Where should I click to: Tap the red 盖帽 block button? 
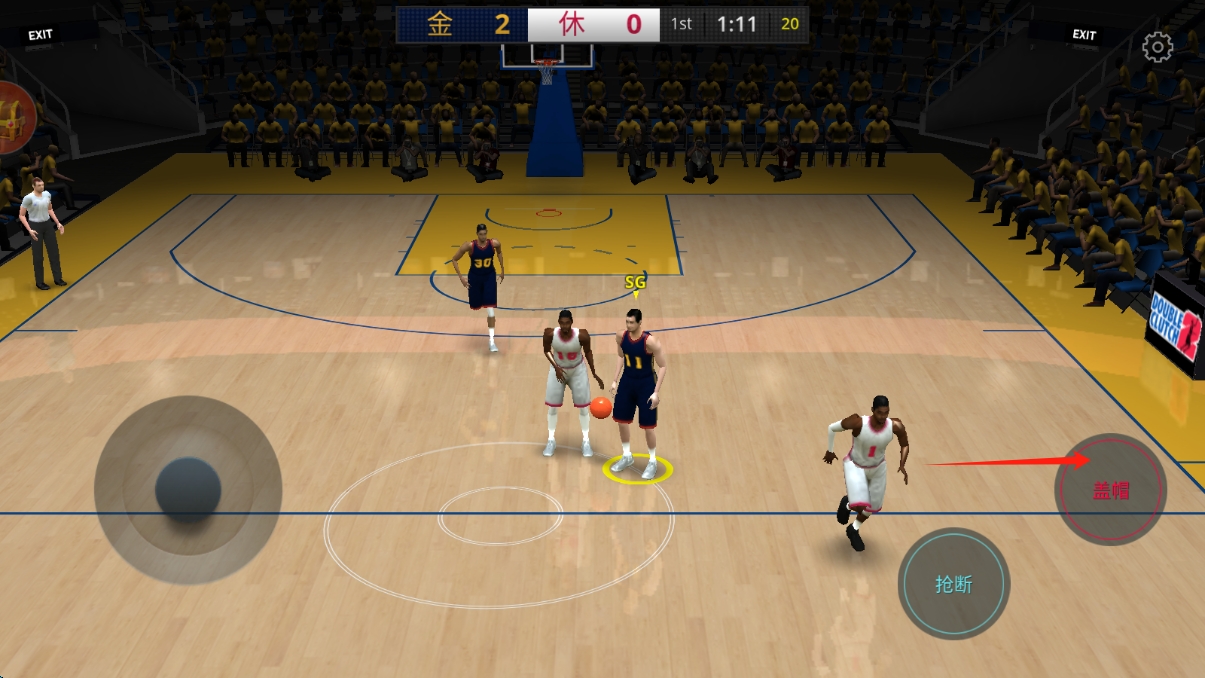(x=1111, y=490)
